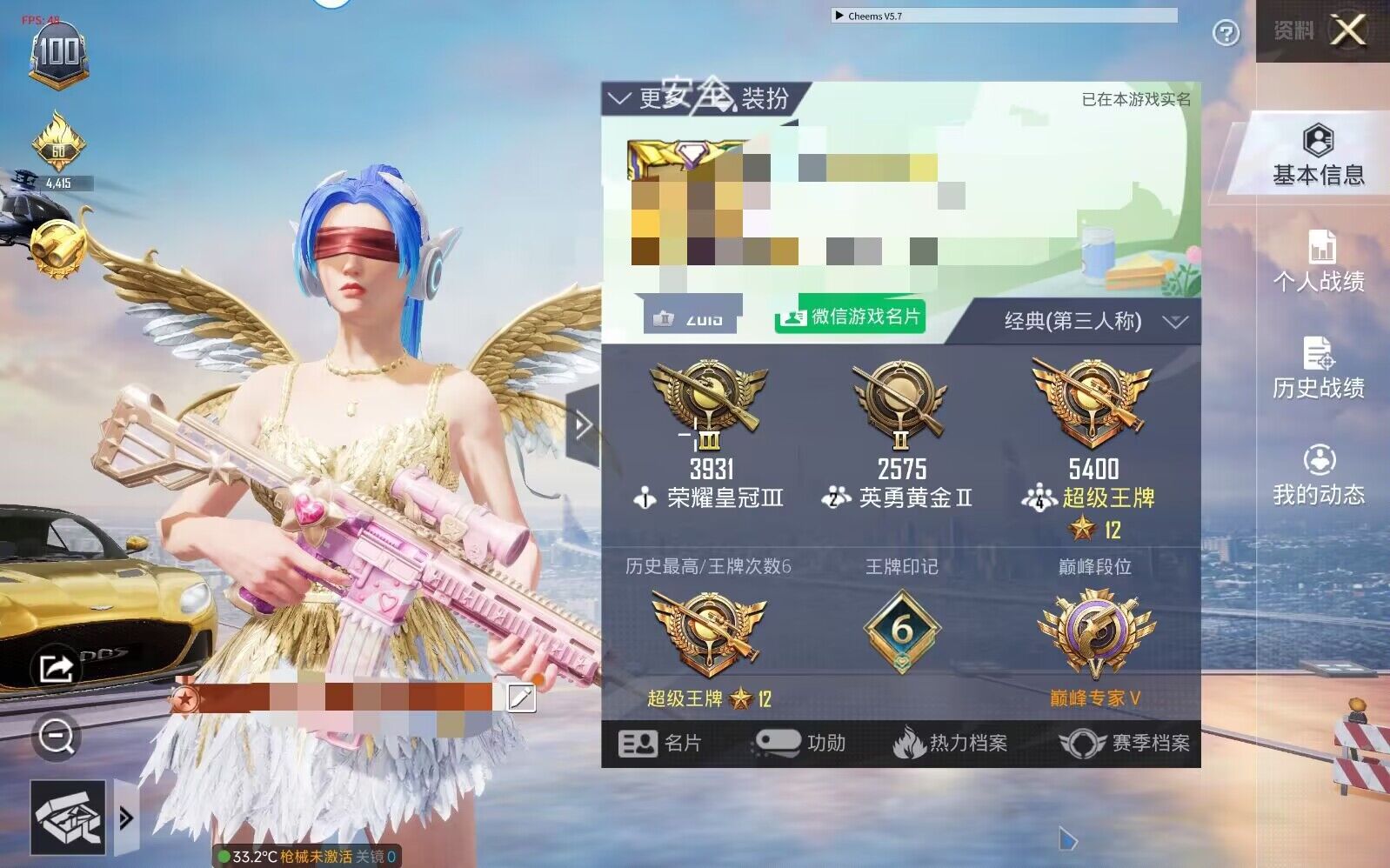
Task: Click the help question mark icon
Action: point(1226,32)
